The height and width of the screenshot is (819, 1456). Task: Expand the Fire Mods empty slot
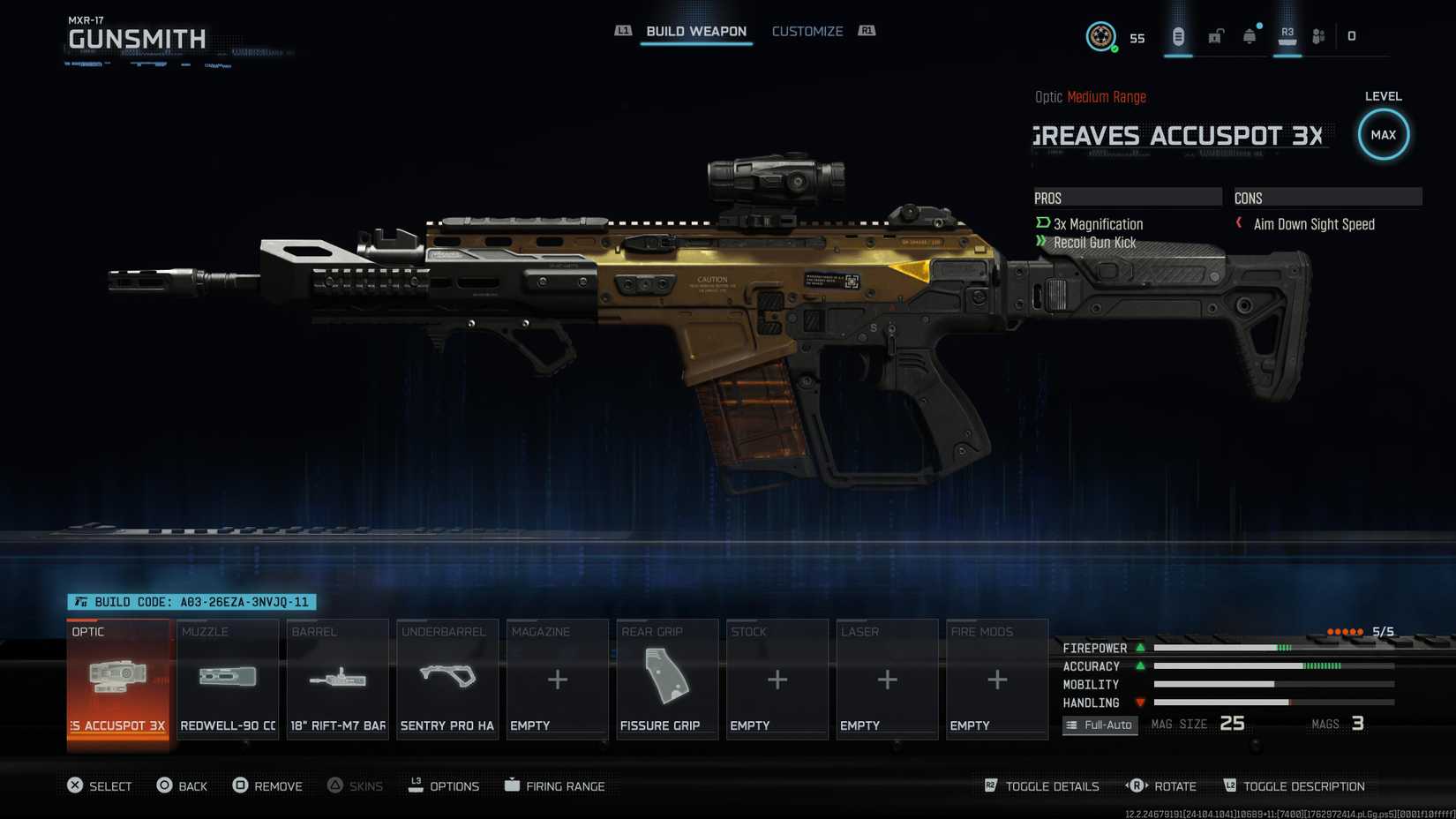coord(996,680)
